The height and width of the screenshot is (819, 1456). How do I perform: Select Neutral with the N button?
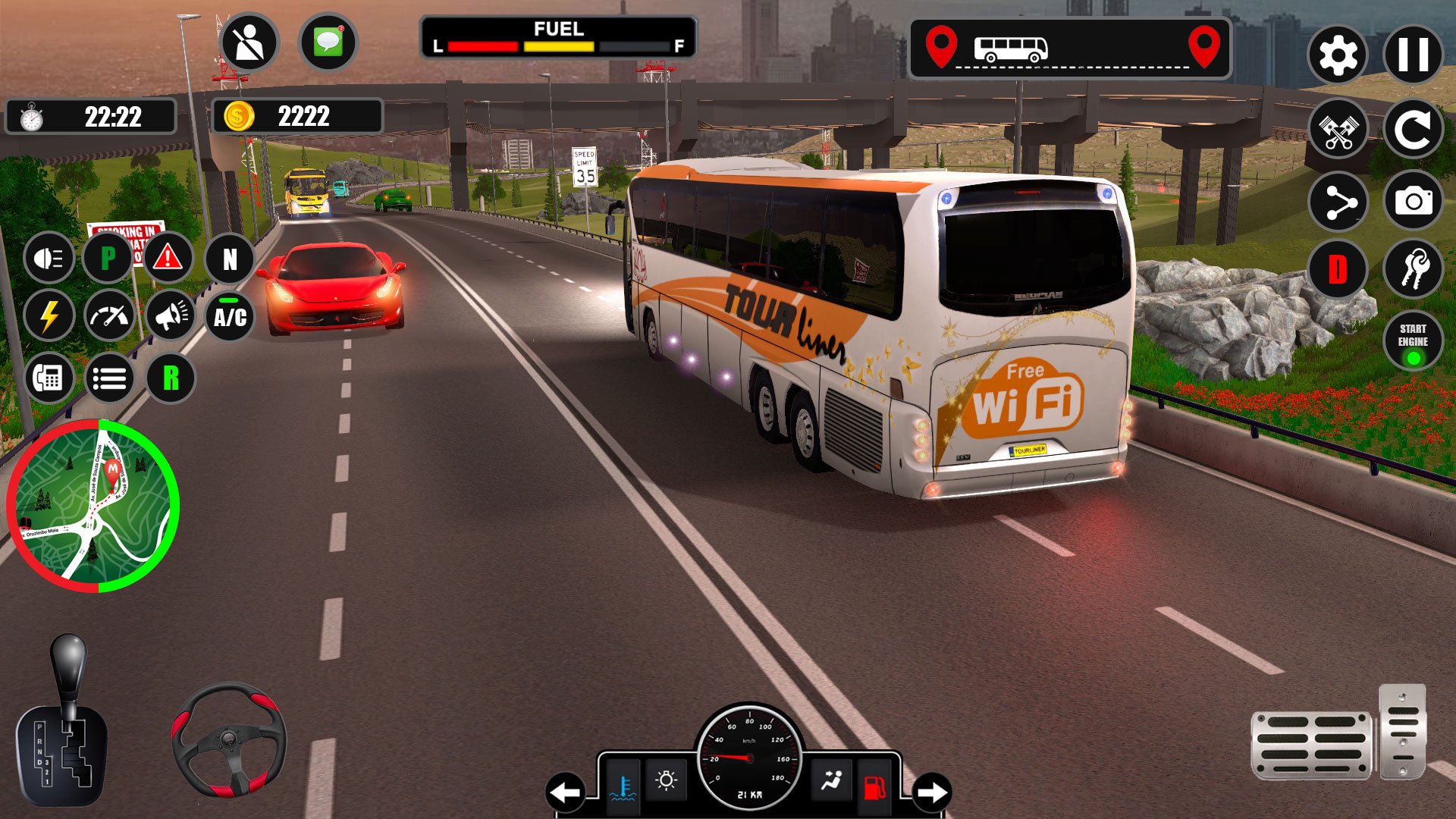[x=230, y=259]
